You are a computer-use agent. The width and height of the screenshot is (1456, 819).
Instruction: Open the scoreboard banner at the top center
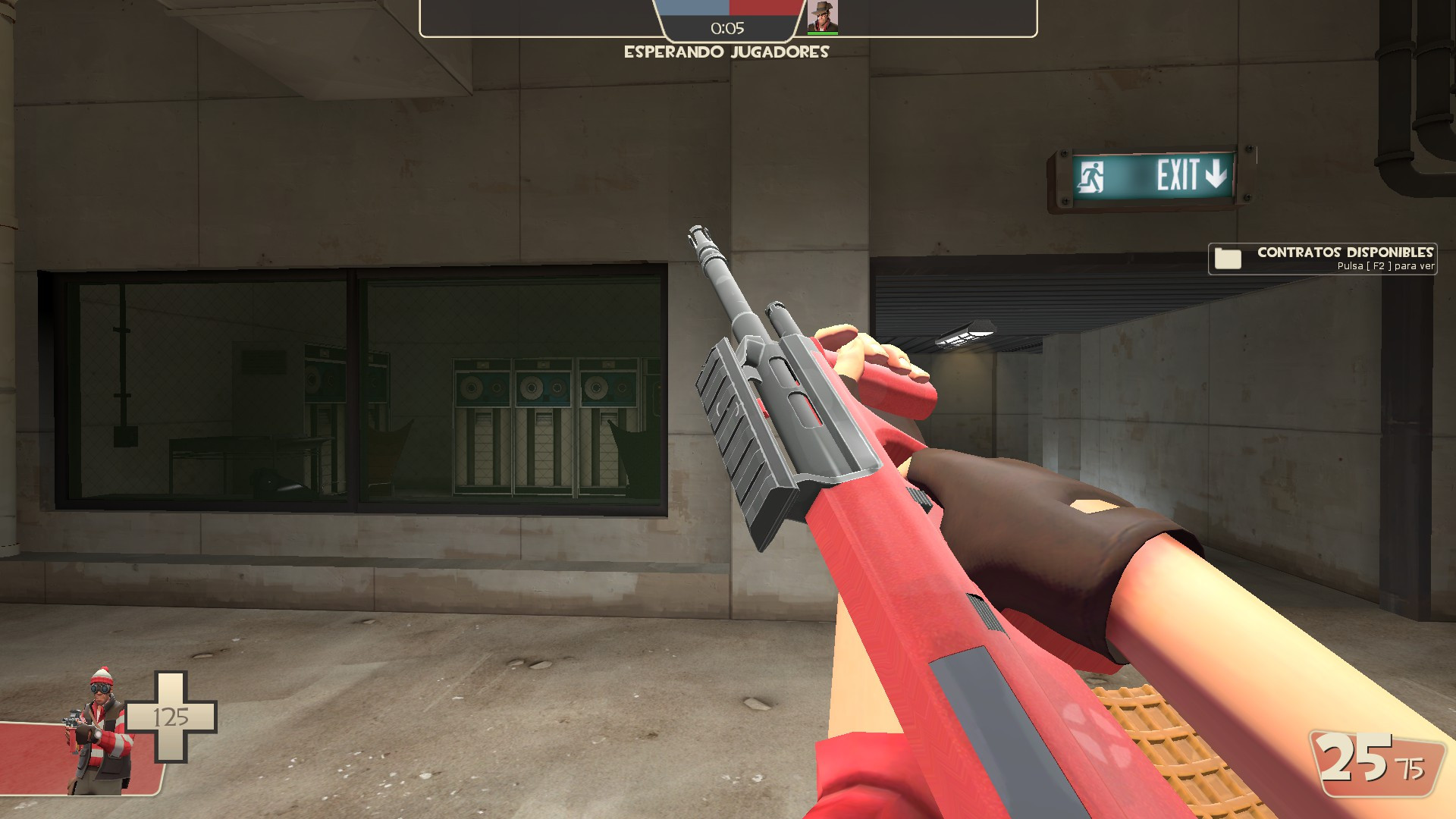pos(724,19)
